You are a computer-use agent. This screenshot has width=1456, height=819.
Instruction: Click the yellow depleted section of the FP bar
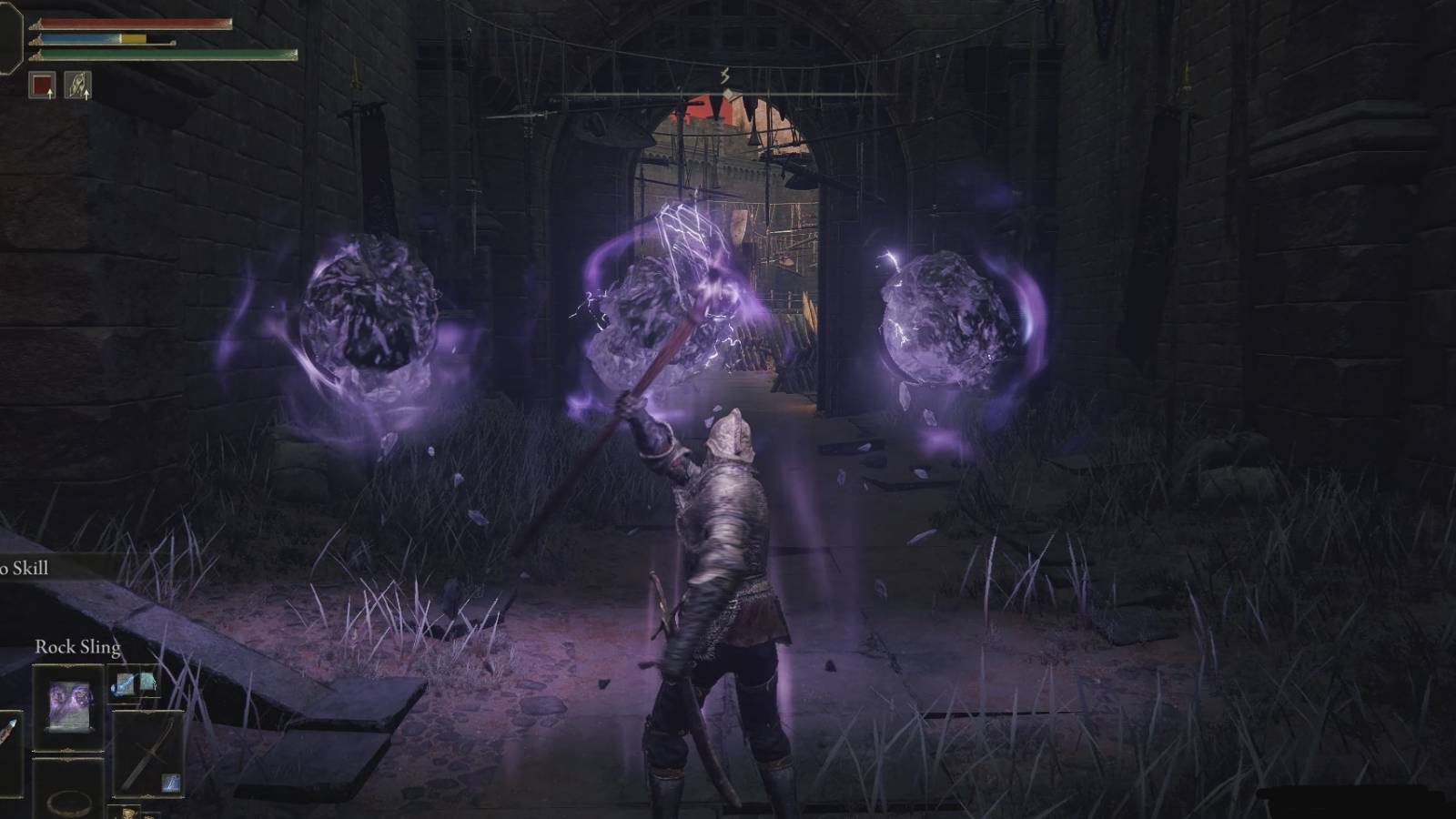pyautogui.click(x=134, y=38)
